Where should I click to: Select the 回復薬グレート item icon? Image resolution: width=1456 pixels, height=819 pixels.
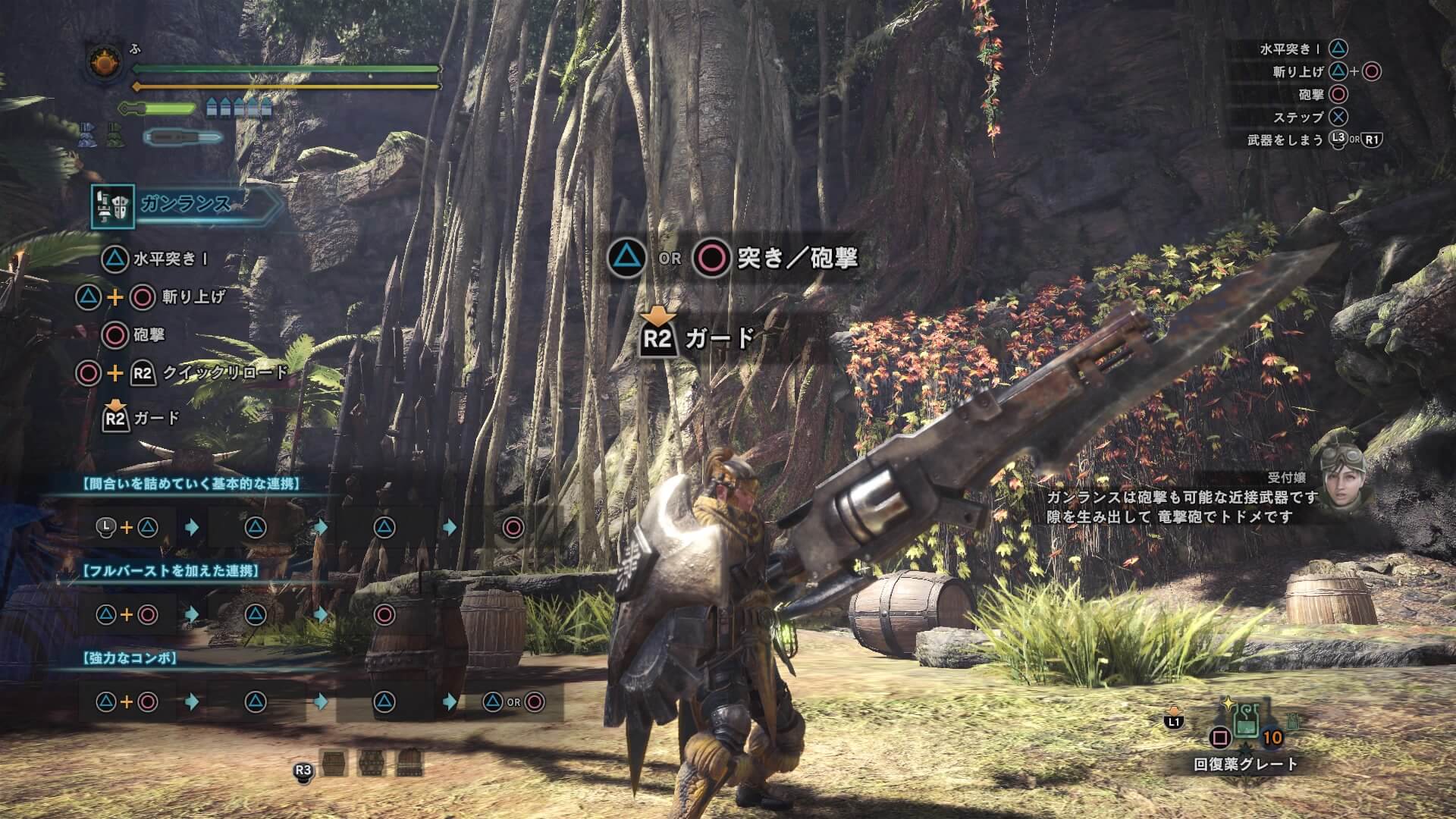pyautogui.click(x=1246, y=721)
